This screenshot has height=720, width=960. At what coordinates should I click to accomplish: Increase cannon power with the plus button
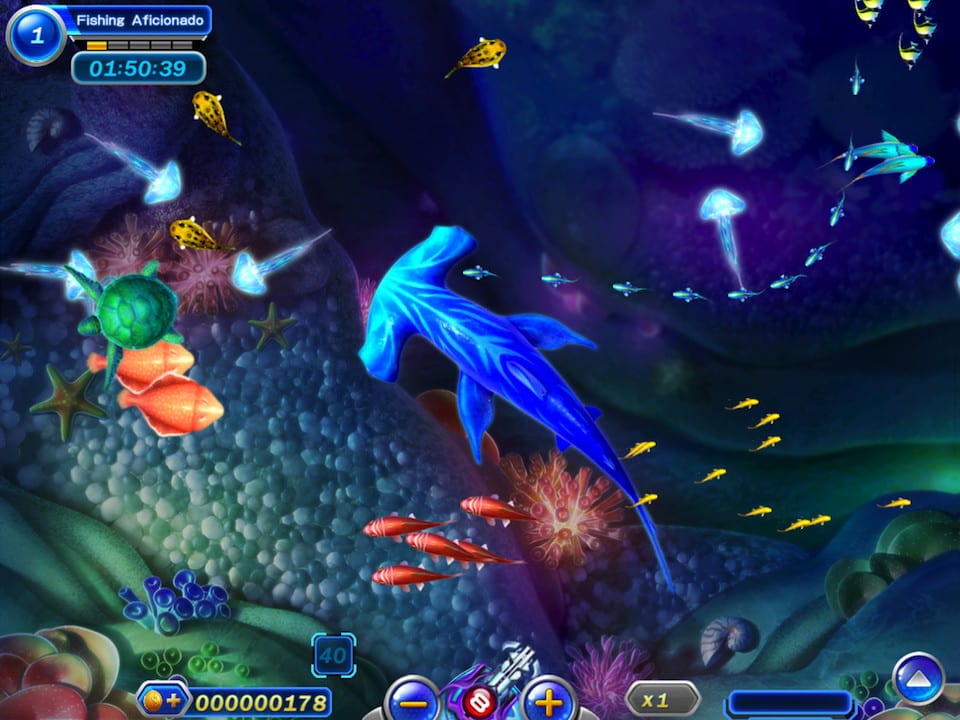[549, 698]
